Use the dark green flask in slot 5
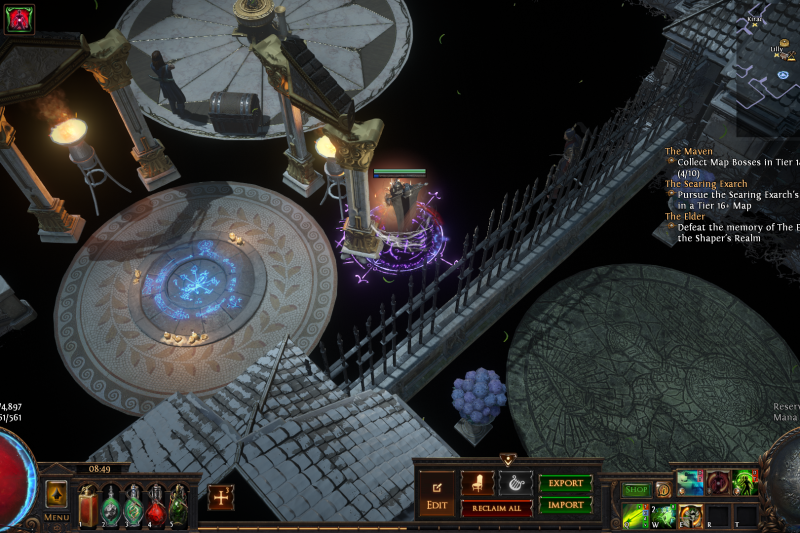The height and width of the screenshot is (533, 800). coord(178,505)
